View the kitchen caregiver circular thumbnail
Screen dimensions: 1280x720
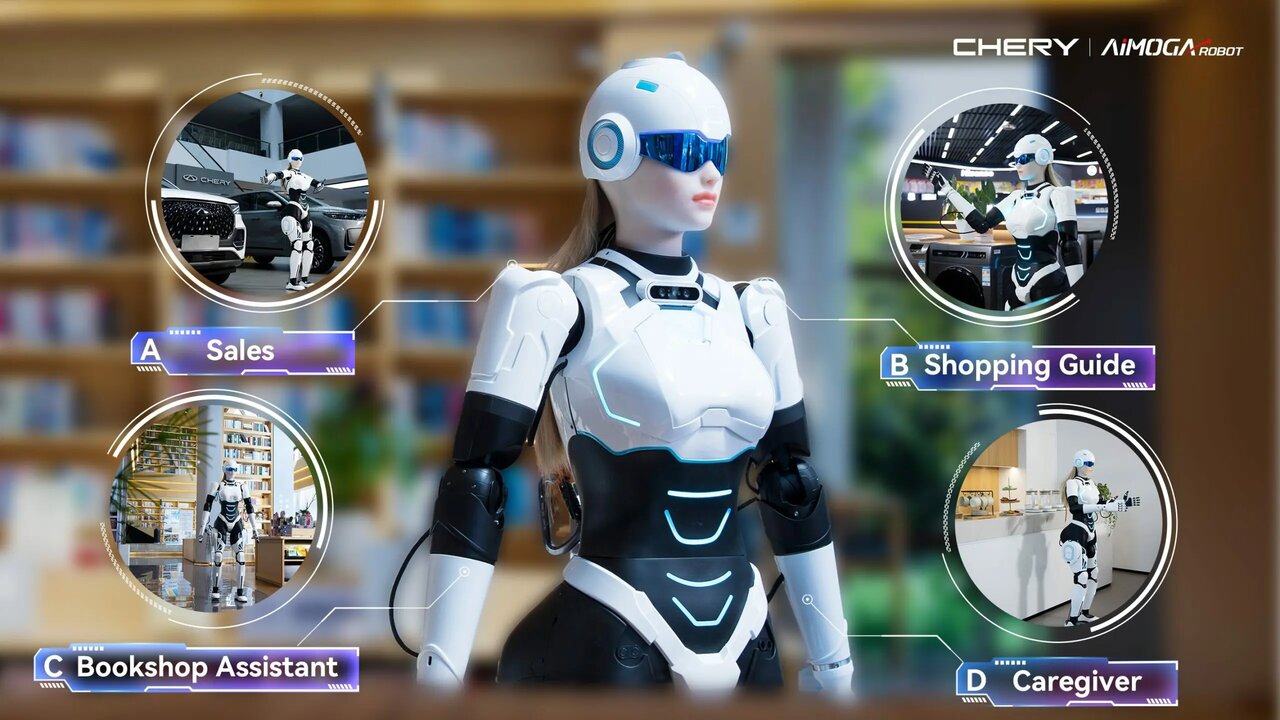click(x=1058, y=521)
